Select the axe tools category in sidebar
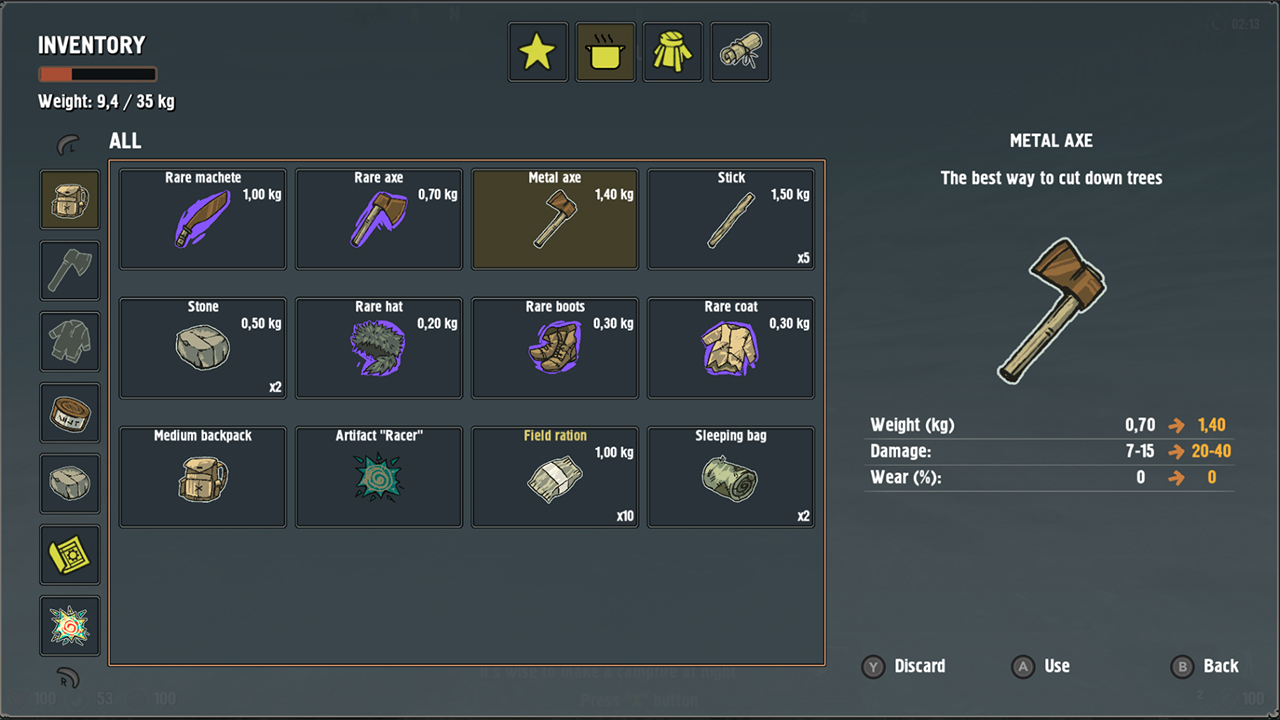This screenshot has height=720, width=1280. pos(69,270)
